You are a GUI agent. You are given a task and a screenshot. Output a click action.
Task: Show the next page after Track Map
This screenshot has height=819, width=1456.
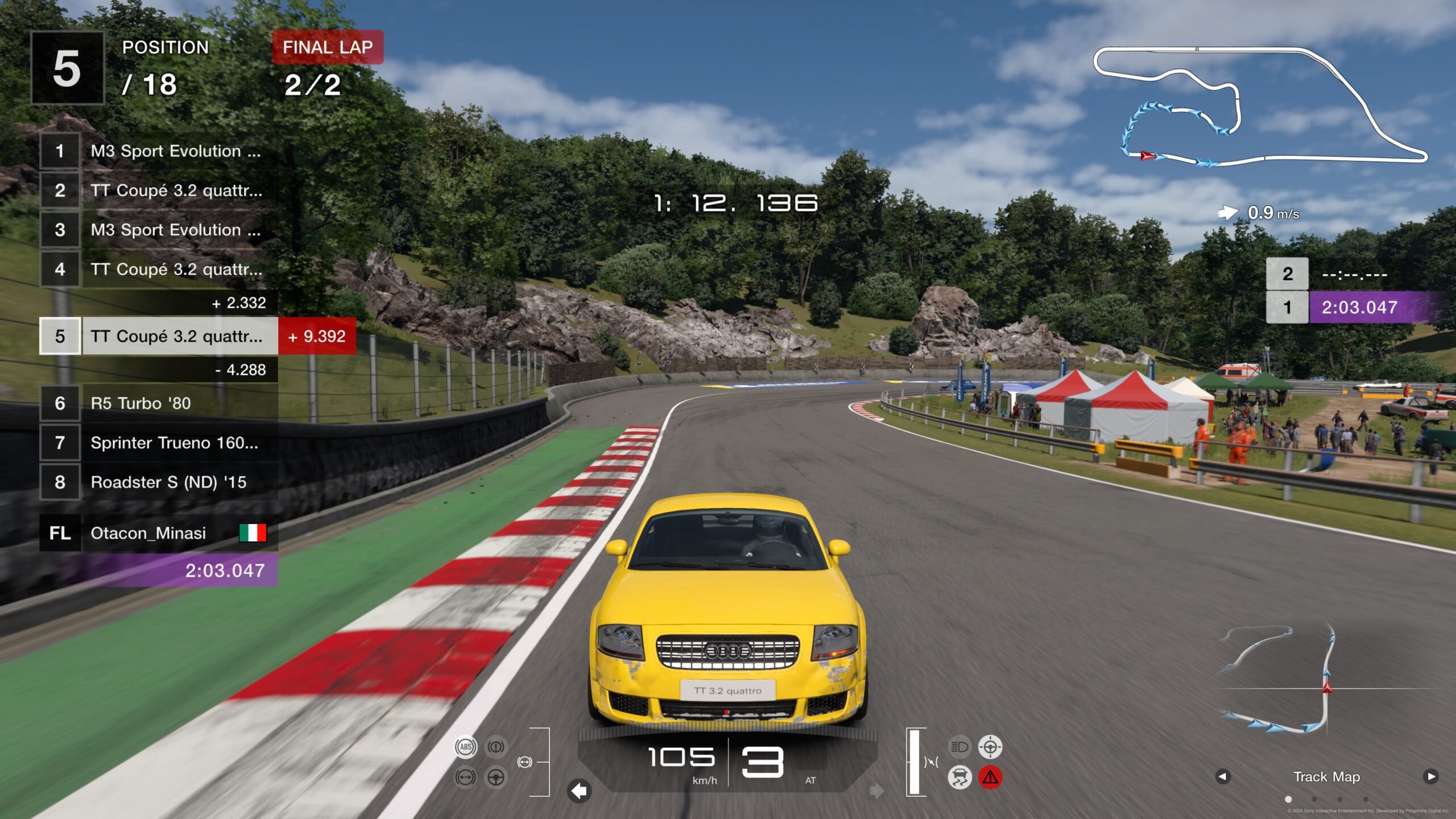[x=1430, y=776]
